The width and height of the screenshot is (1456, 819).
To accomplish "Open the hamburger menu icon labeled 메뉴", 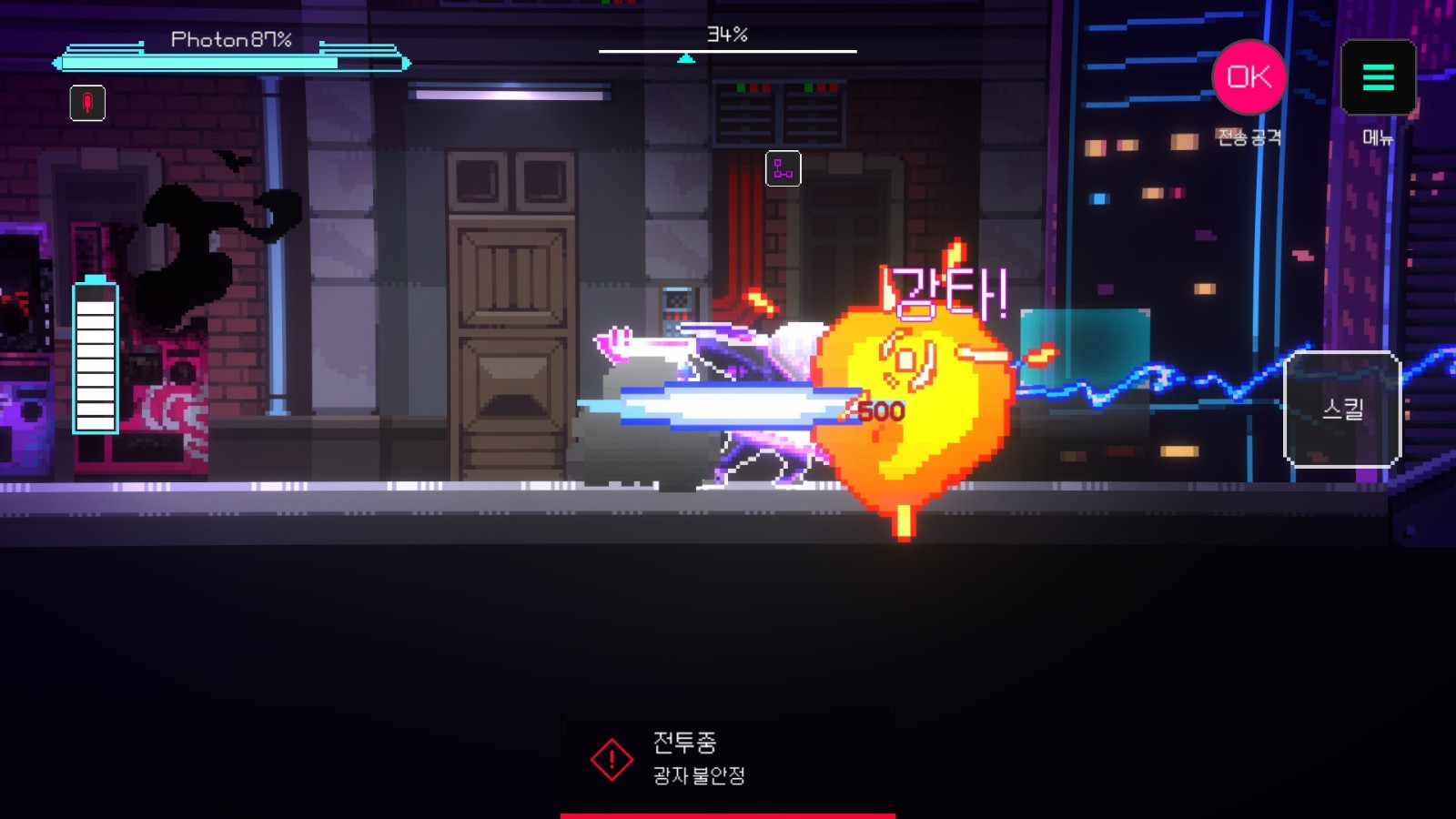I will coord(1378,79).
